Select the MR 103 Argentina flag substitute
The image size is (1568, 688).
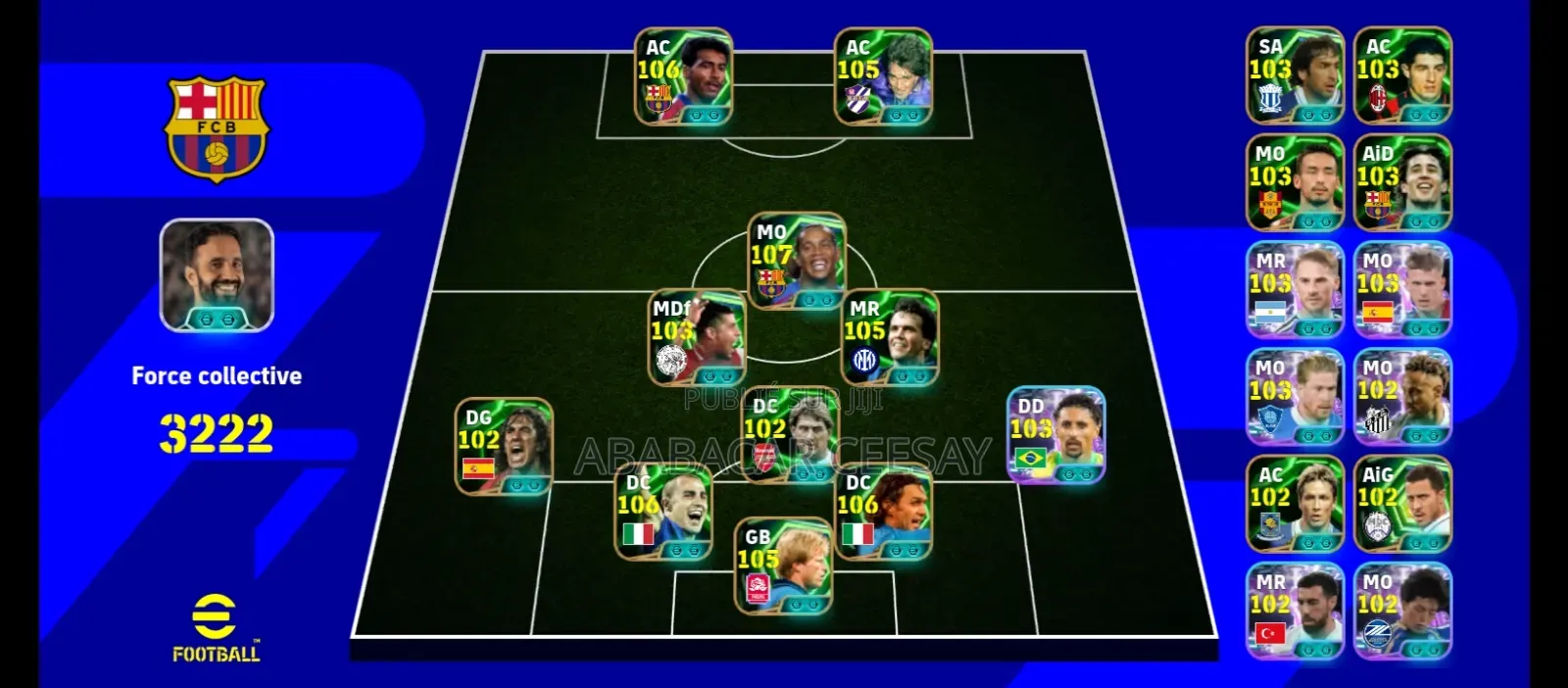1295,290
